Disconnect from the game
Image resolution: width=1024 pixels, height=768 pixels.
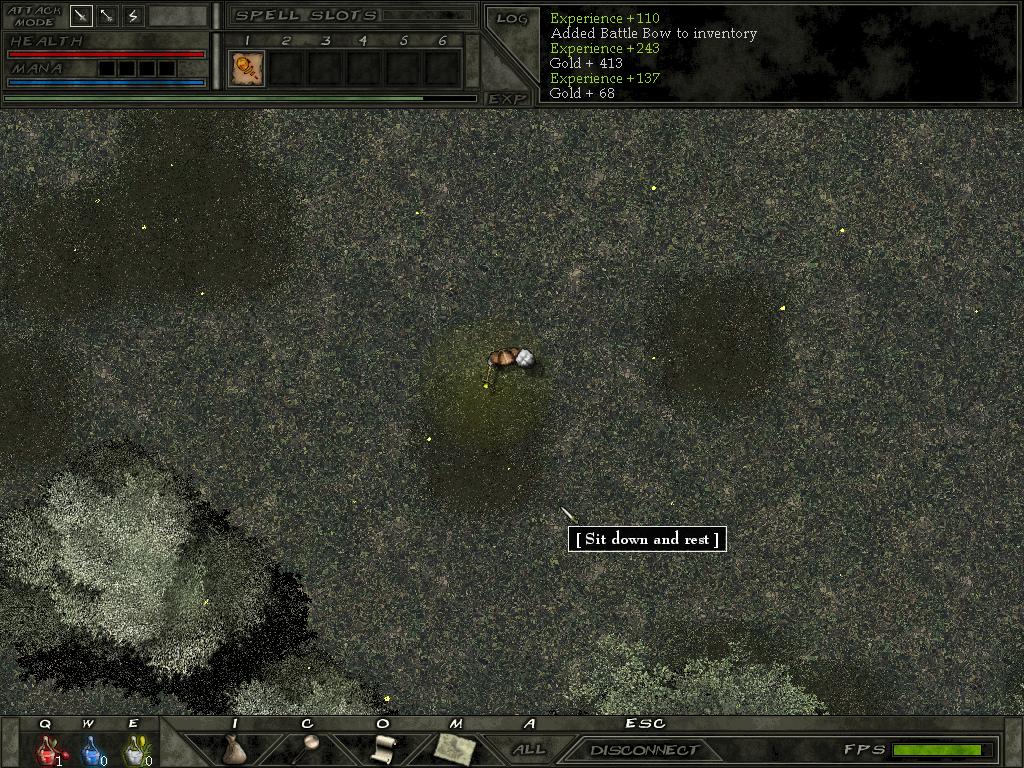pos(643,750)
